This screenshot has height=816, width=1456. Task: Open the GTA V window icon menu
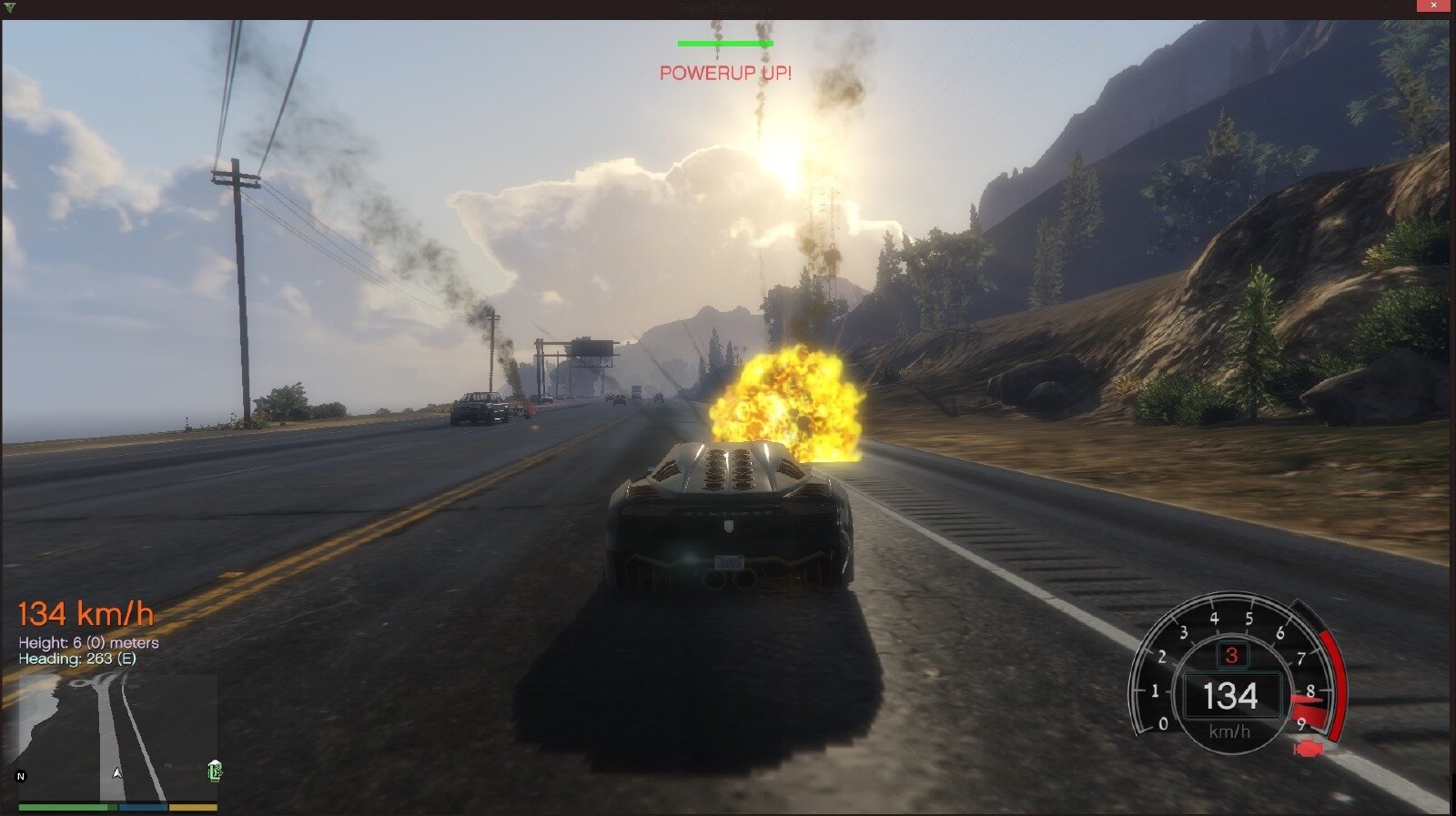pyautogui.click(x=10, y=7)
